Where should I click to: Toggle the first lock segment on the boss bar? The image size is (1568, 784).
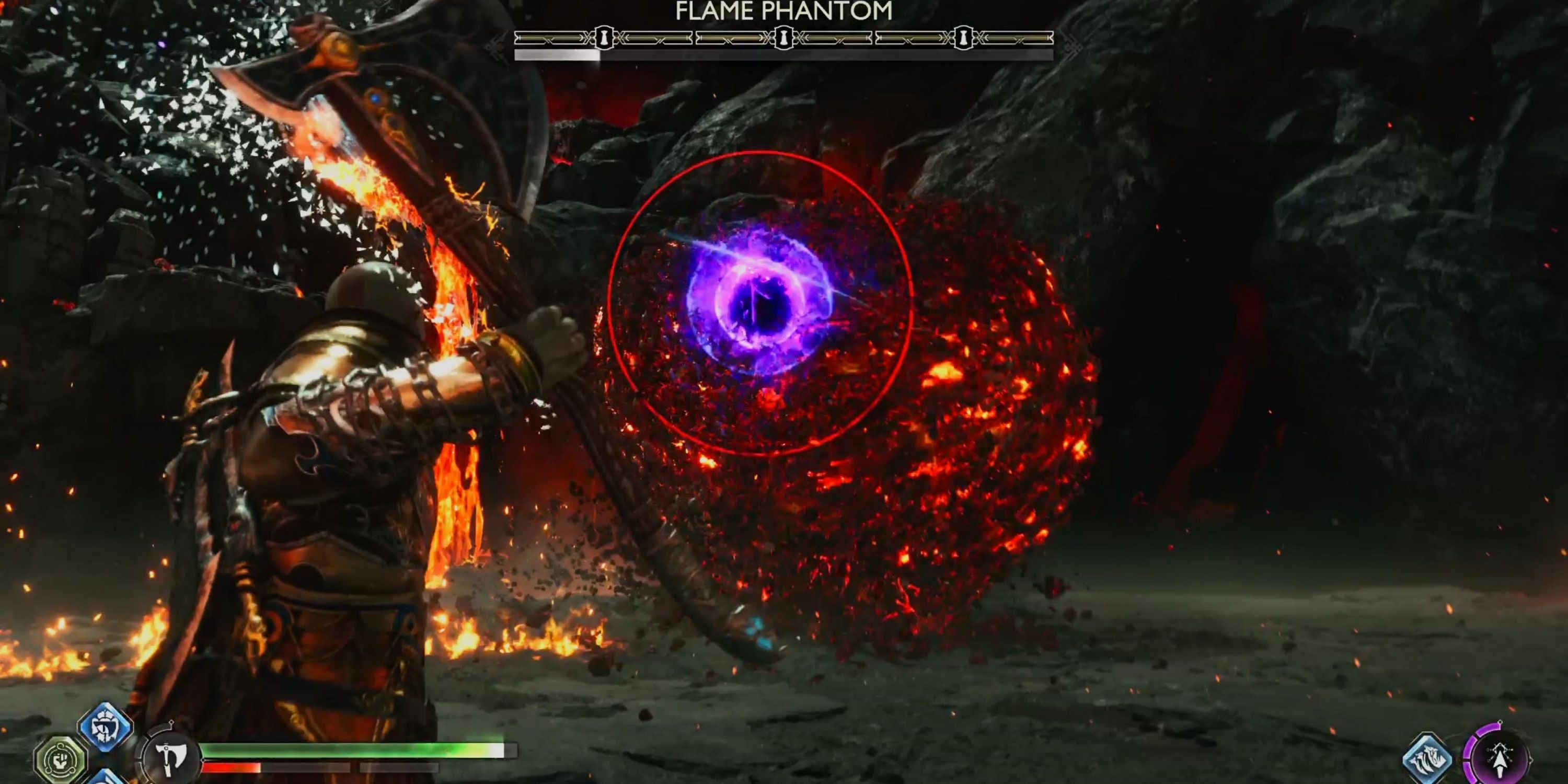[x=604, y=37]
